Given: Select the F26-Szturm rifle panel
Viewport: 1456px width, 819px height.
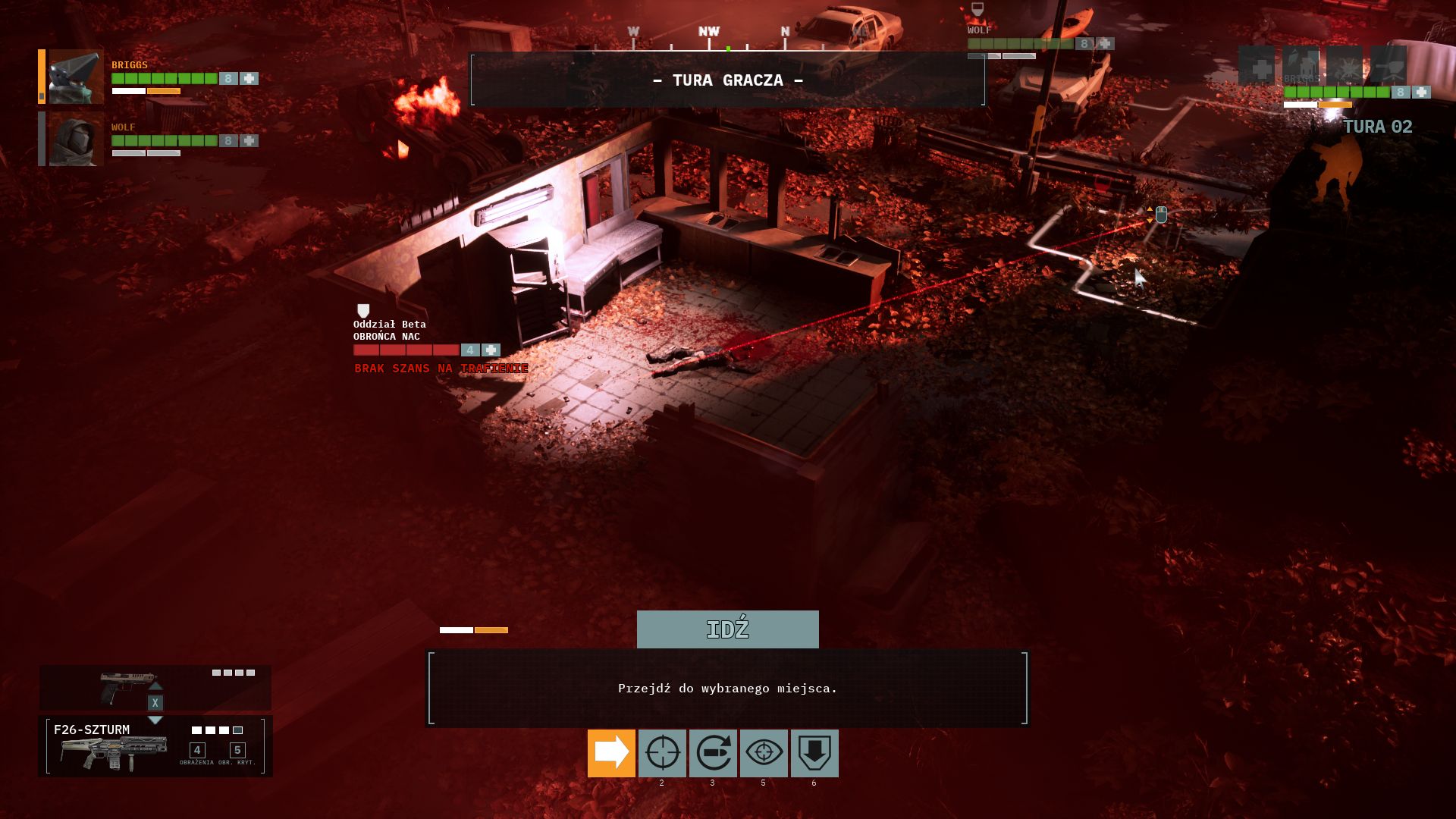Looking at the screenshot, I should 155,746.
